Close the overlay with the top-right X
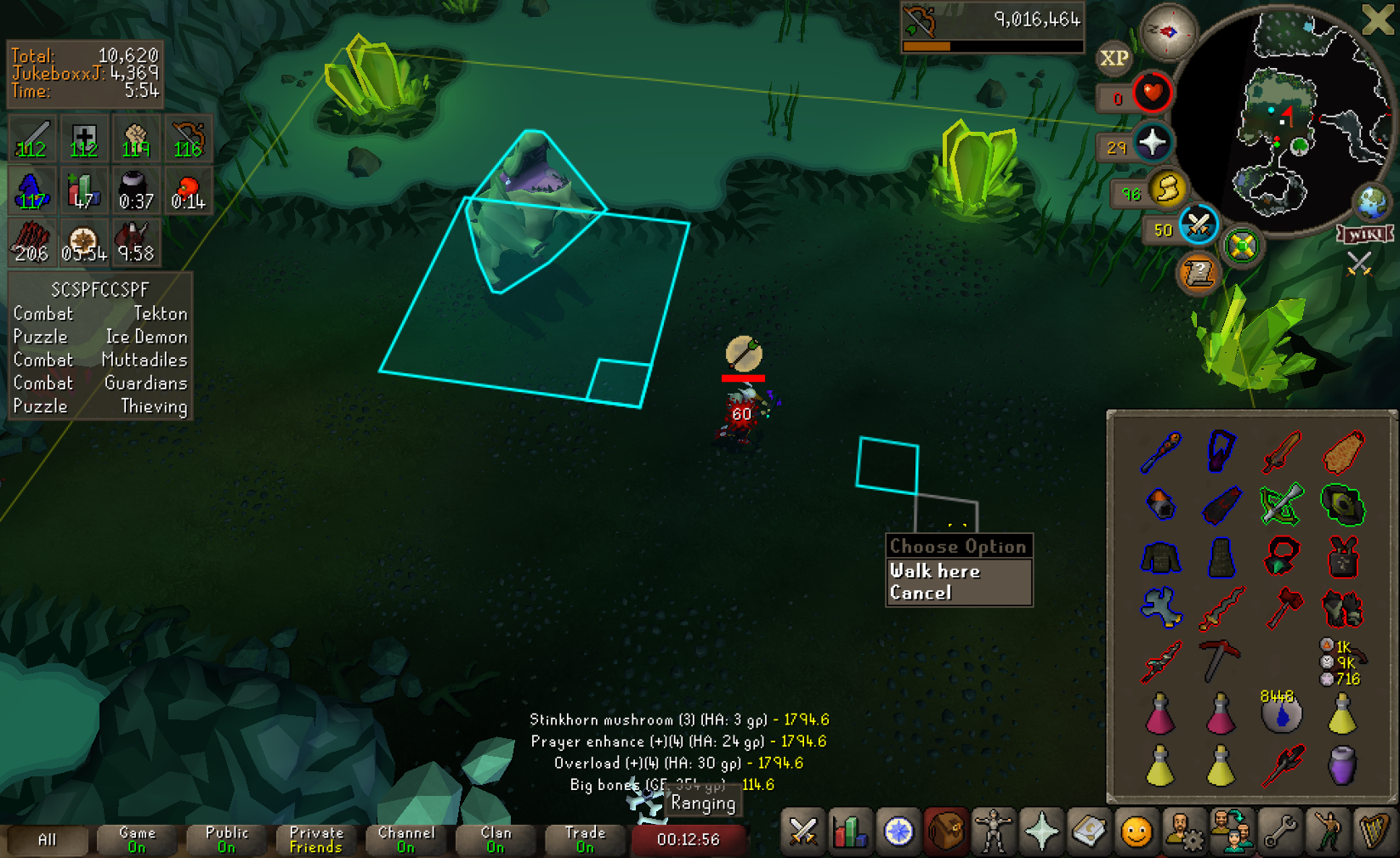 [x=1377, y=19]
